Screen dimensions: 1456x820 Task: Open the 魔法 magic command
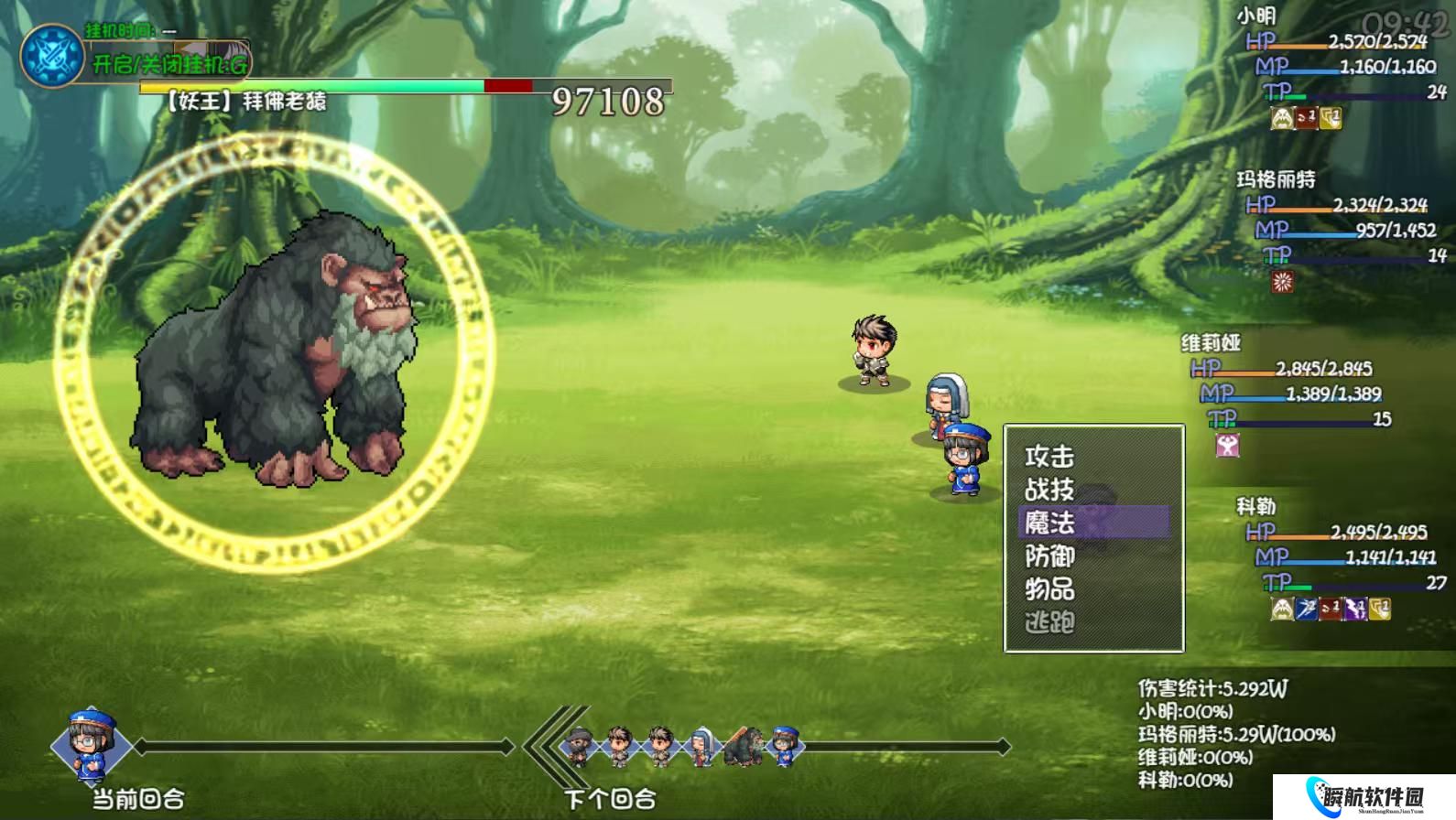(x=1049, y=523)
